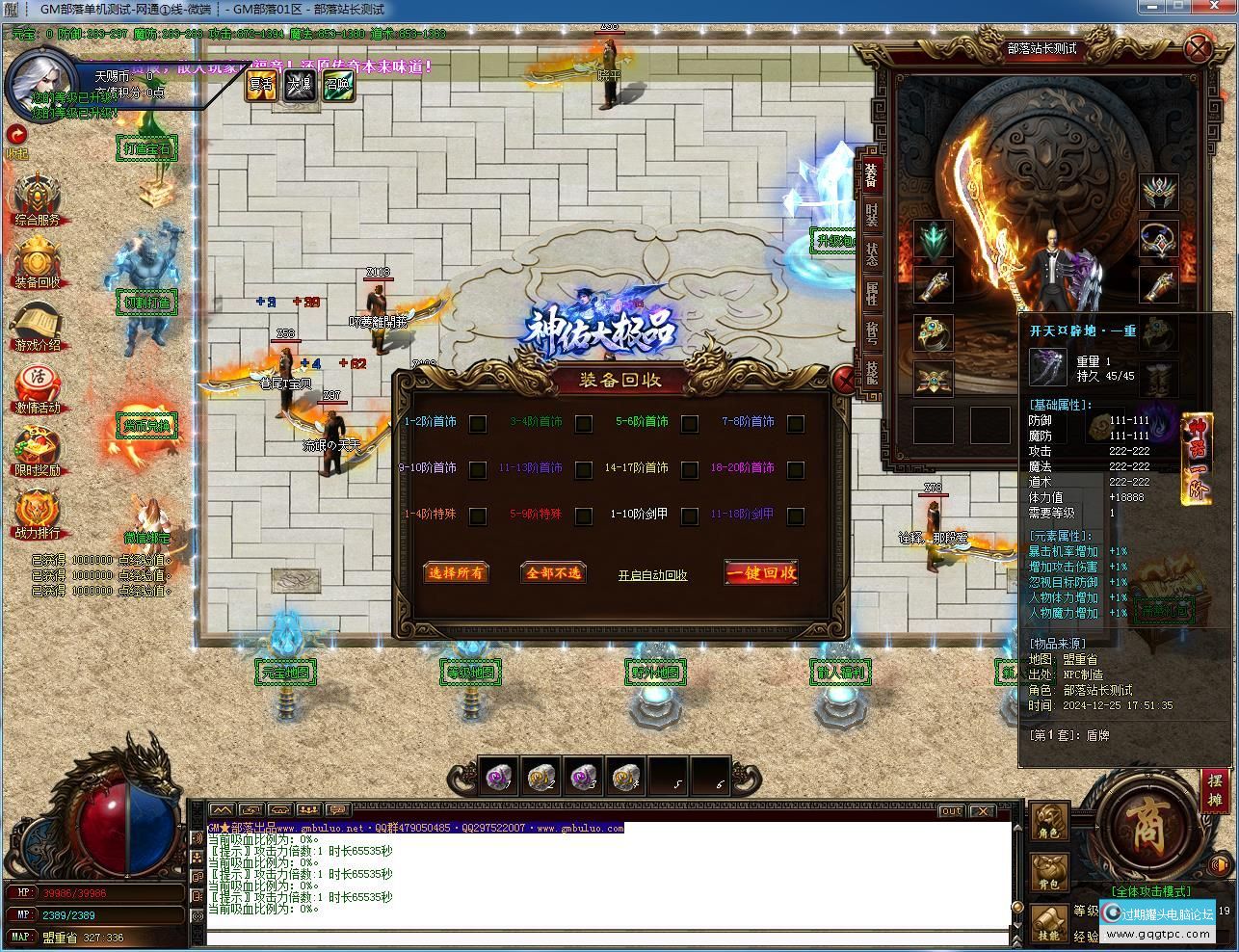1239x952 pixels.
Task: Switch to the 时装 fashion tab
Action: [x=871, y=215]
